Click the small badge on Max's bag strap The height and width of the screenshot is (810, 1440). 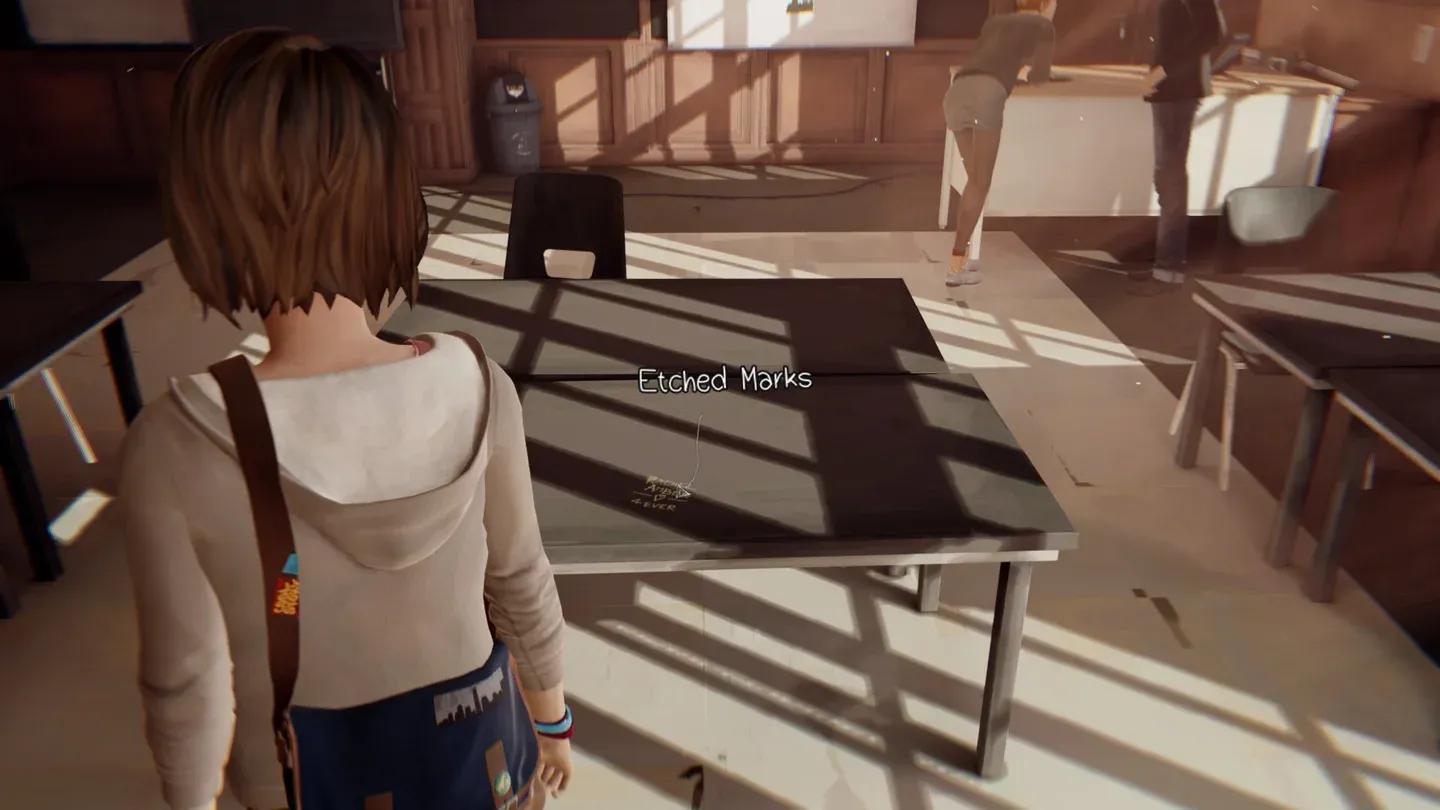(x=291, y=563)
